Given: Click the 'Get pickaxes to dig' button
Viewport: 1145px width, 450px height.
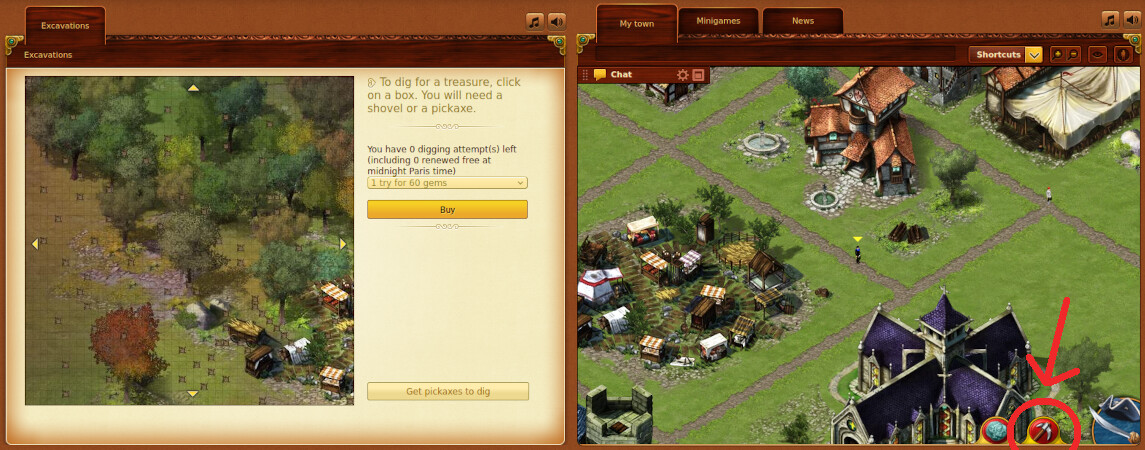Looking at the screenshot, I should coord(447,391).
